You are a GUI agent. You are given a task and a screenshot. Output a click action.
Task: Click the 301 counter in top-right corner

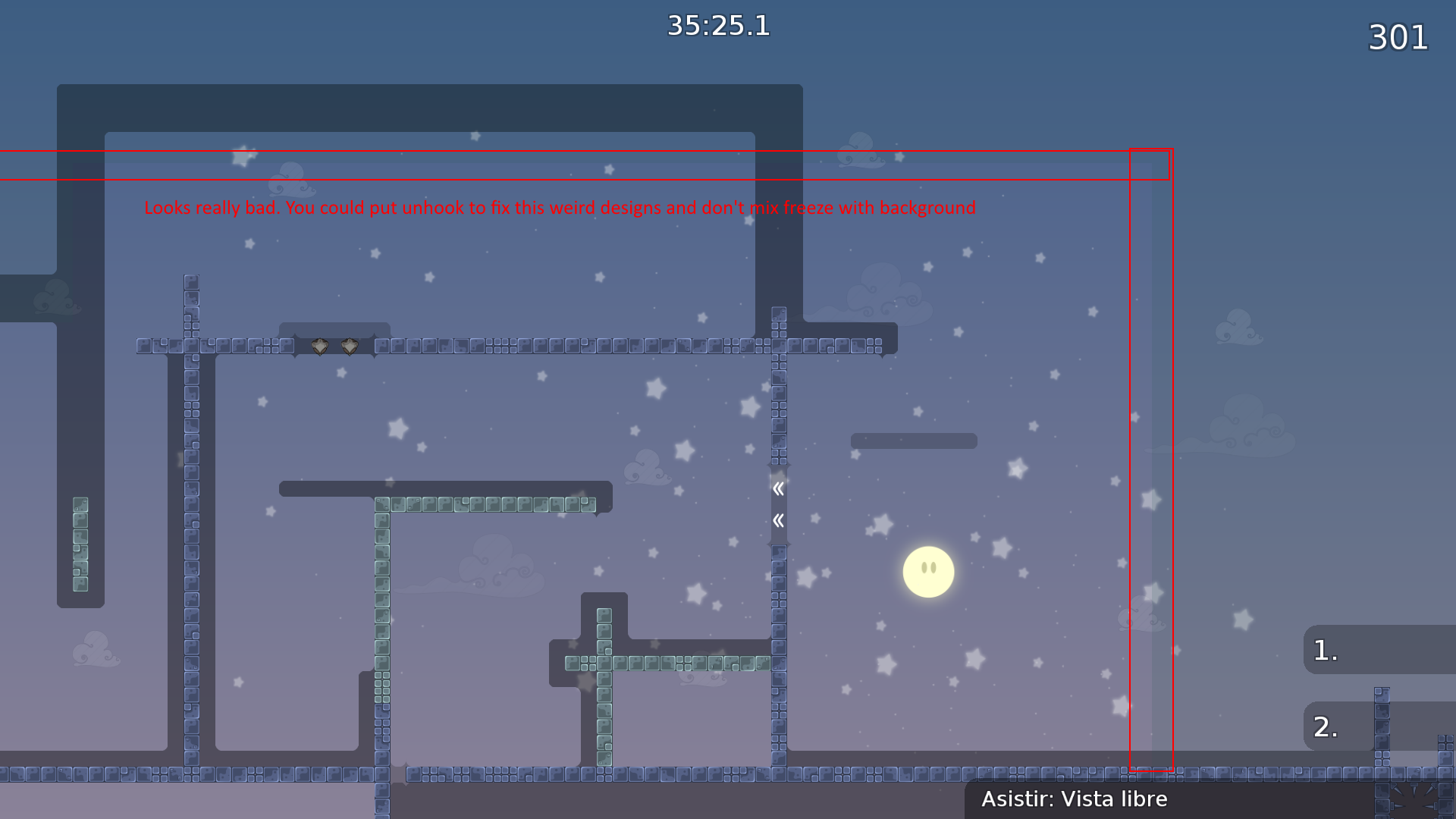[1398, 37]
